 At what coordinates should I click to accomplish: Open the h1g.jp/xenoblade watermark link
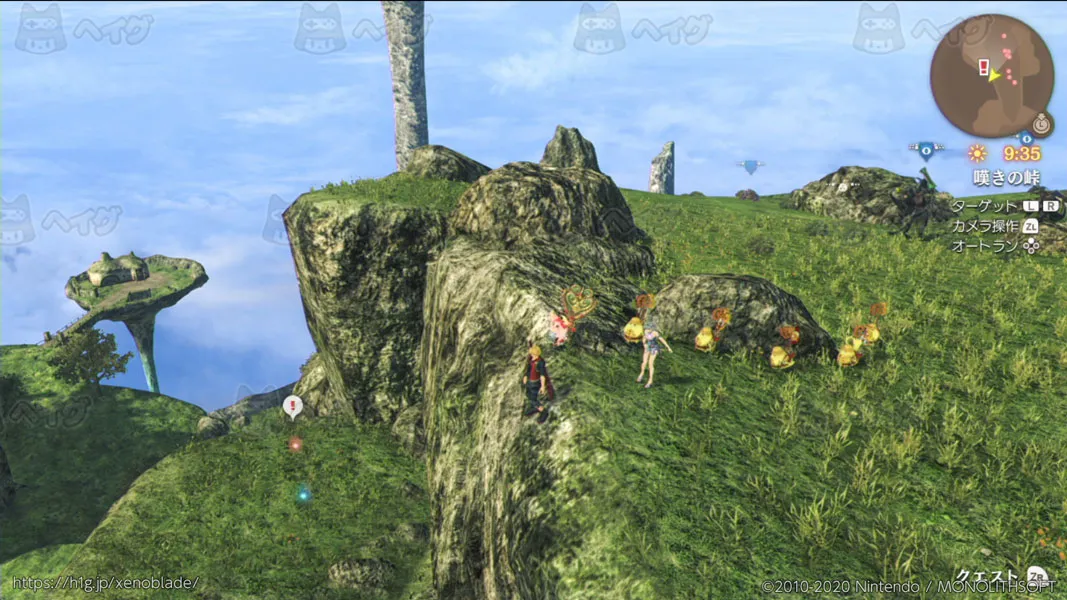105,583
